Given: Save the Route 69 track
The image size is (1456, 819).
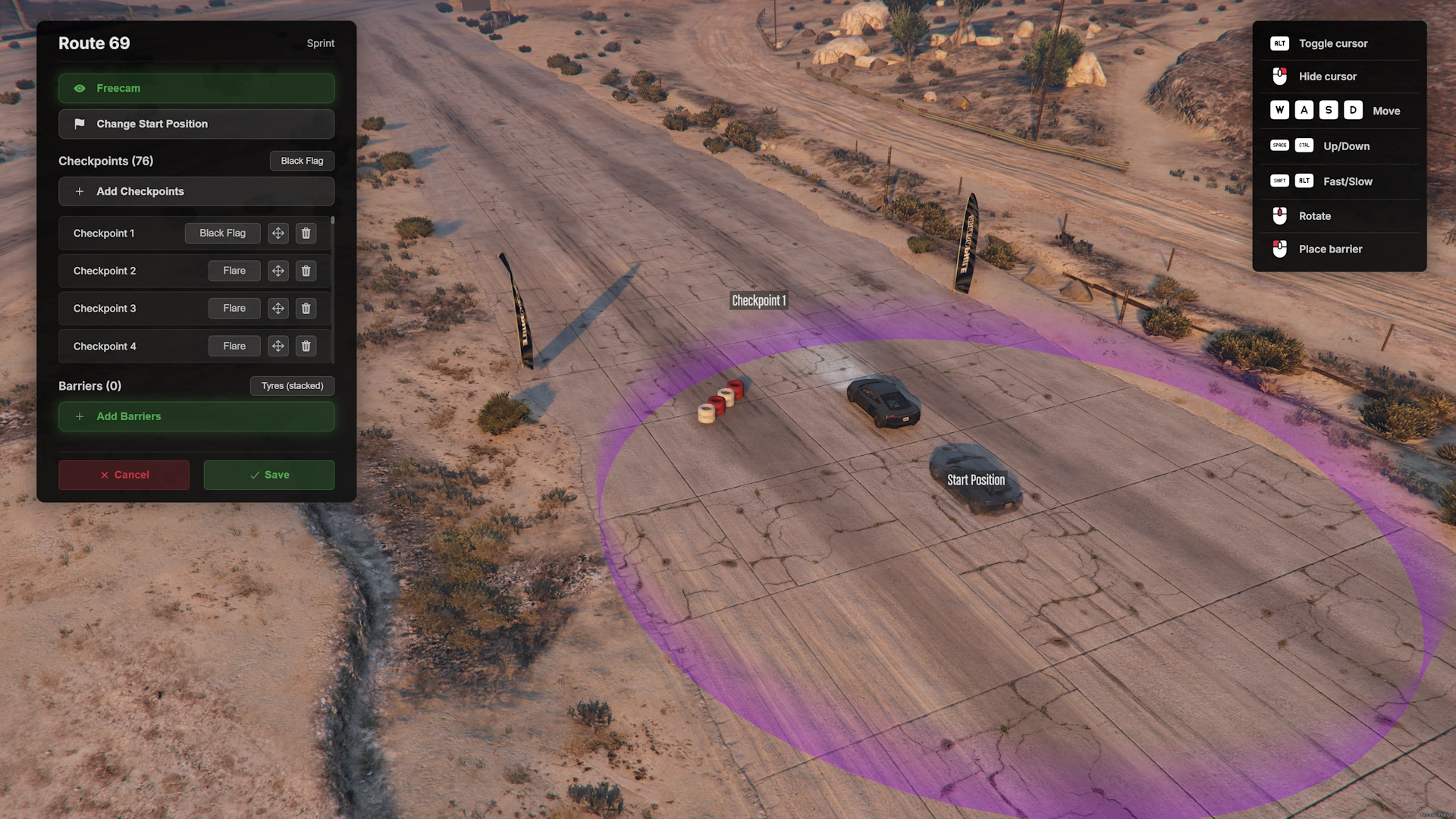Looking at the screenshot, I should pos(268,475).
